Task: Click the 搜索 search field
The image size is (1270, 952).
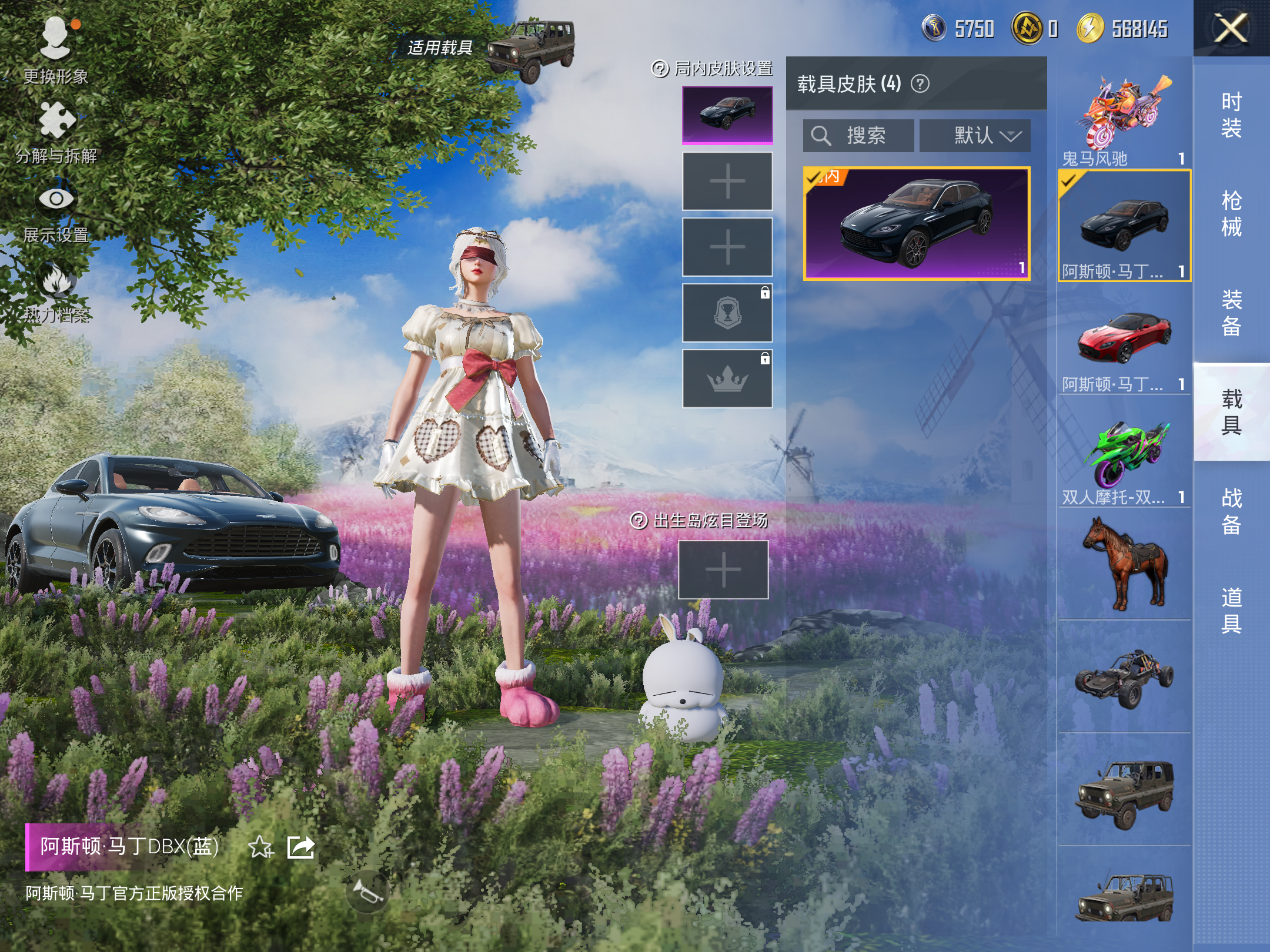Action: 858,136
